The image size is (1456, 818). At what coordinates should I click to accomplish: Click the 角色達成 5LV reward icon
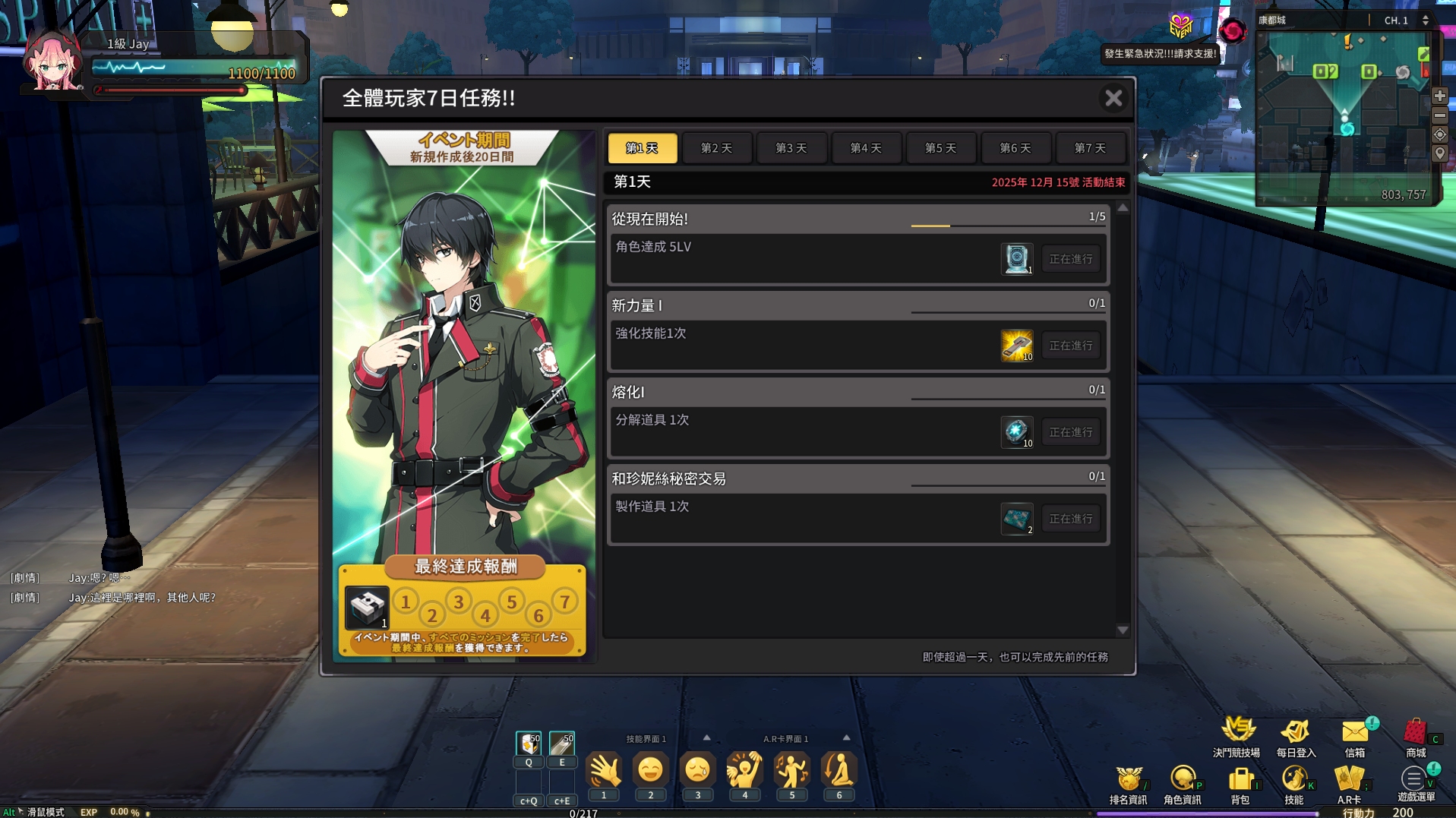tap(1016, 259)
